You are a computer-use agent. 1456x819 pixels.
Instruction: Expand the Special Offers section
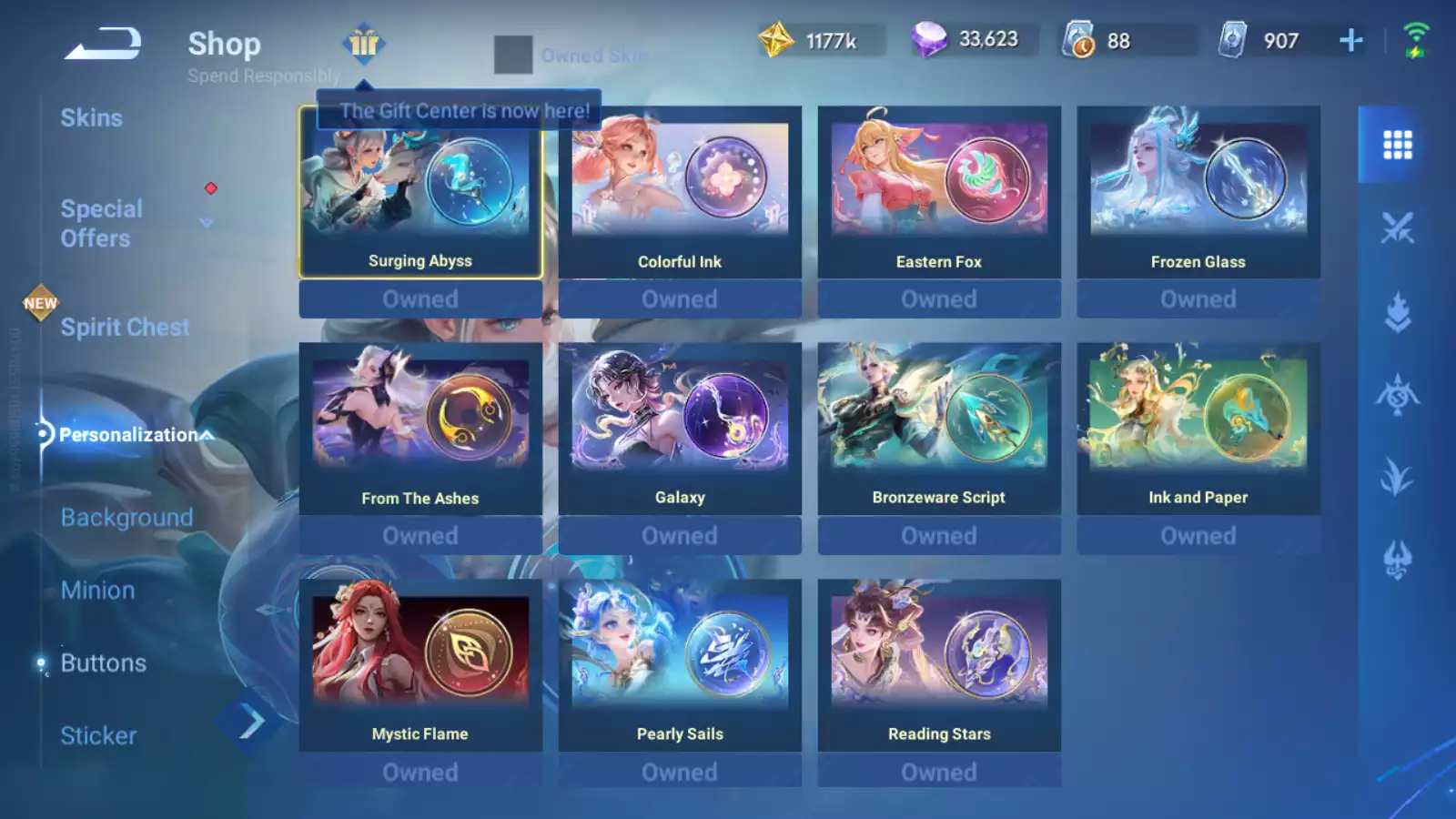(206, 223)
